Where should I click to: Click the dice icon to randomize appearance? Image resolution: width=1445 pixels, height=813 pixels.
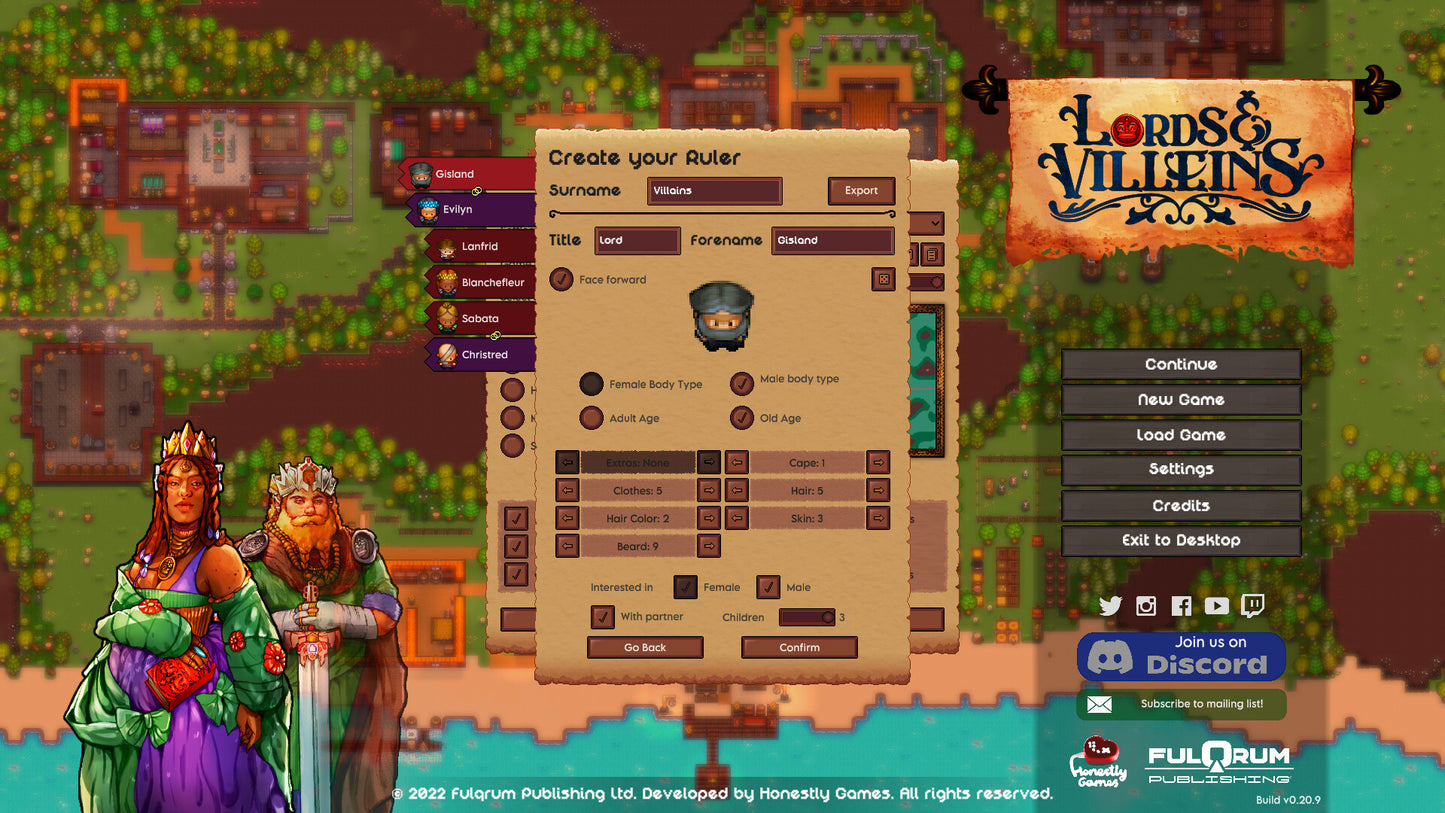click(x=883, y=280)
